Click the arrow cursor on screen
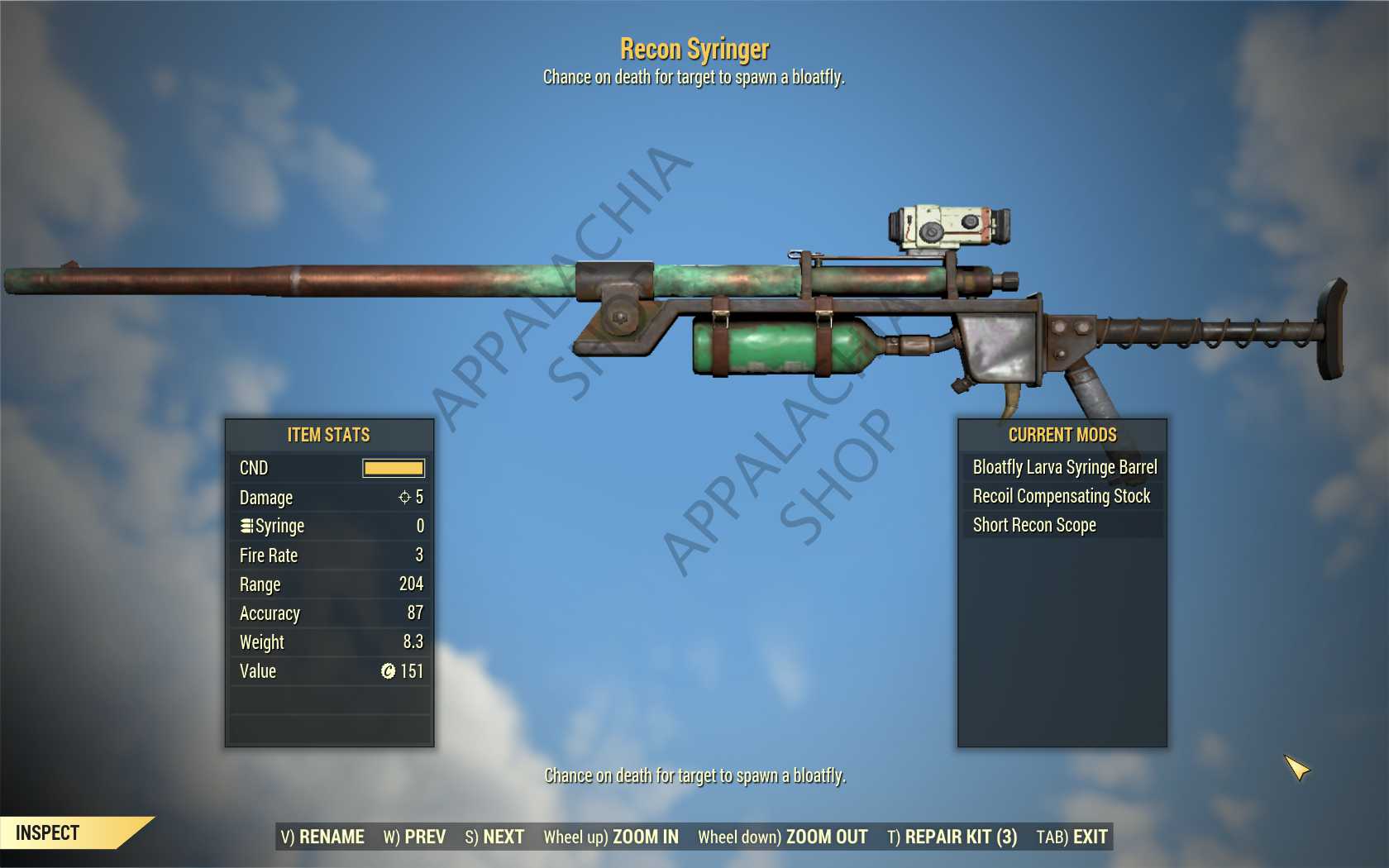Screen dimensions: 1389x868 coord(1298,769)
